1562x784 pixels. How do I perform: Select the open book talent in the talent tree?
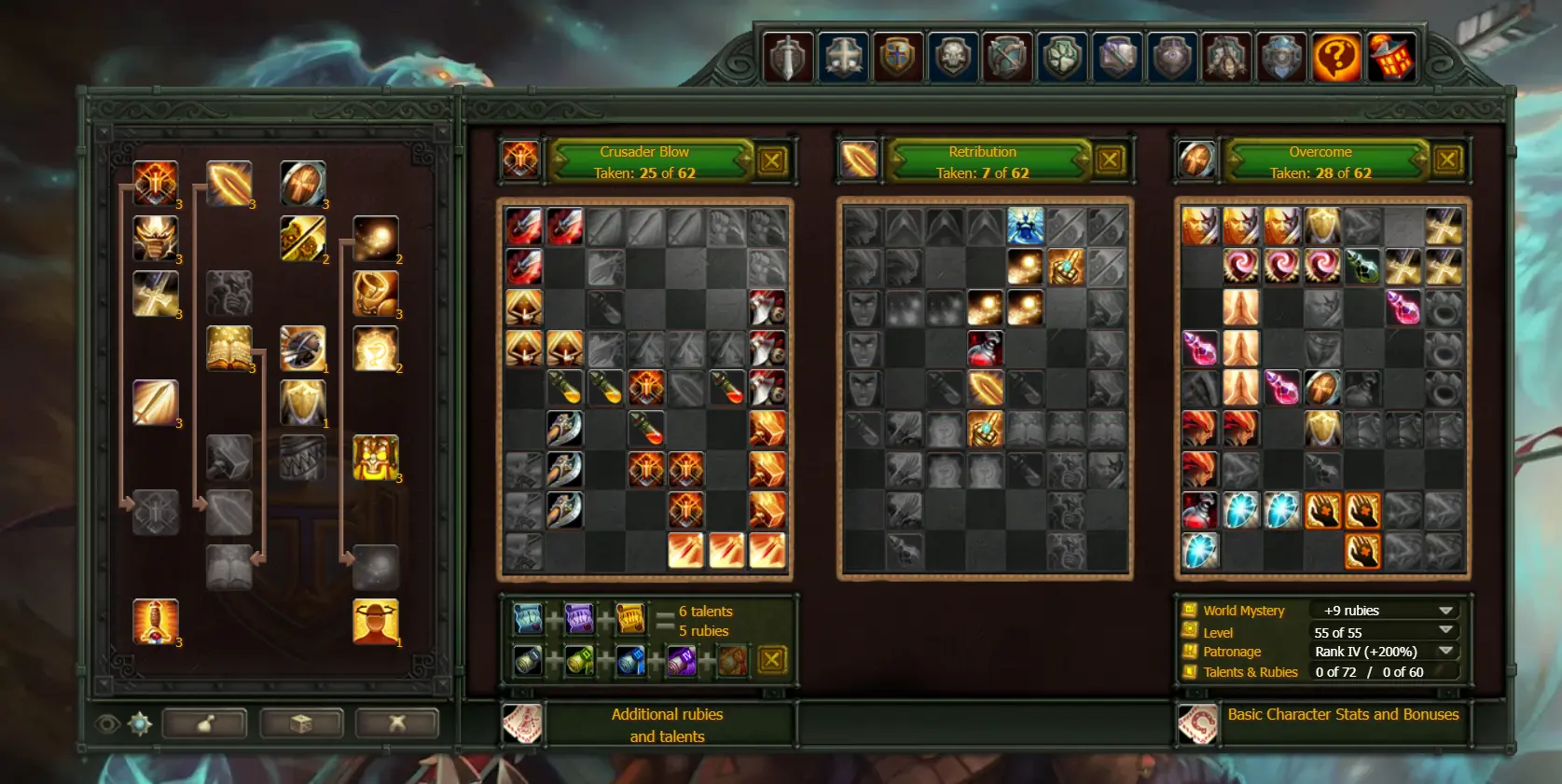[229, 347]
